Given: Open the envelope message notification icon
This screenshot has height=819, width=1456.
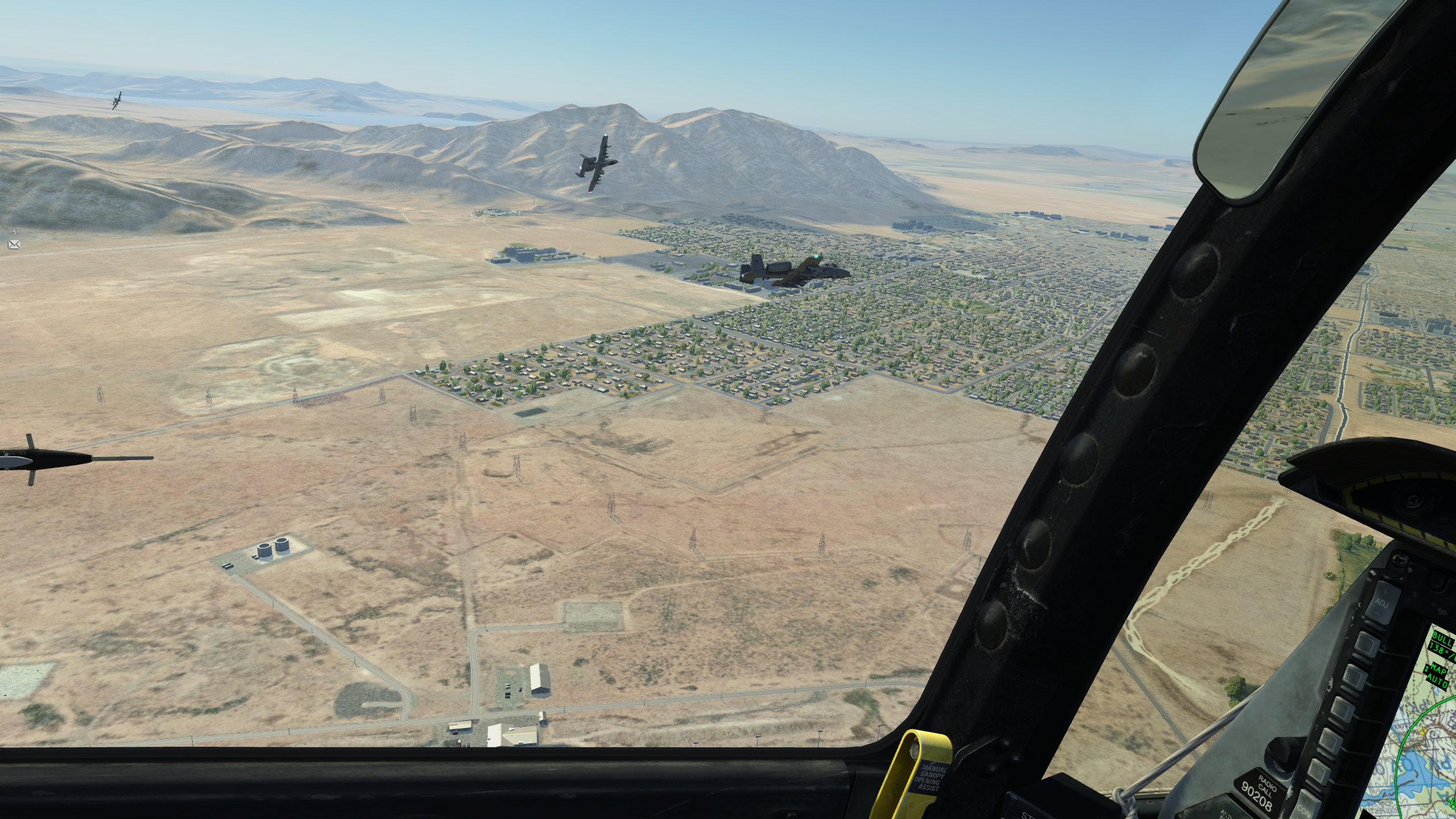Looking at the screenshot, I should pyautogui.click(x=14, y=245).
